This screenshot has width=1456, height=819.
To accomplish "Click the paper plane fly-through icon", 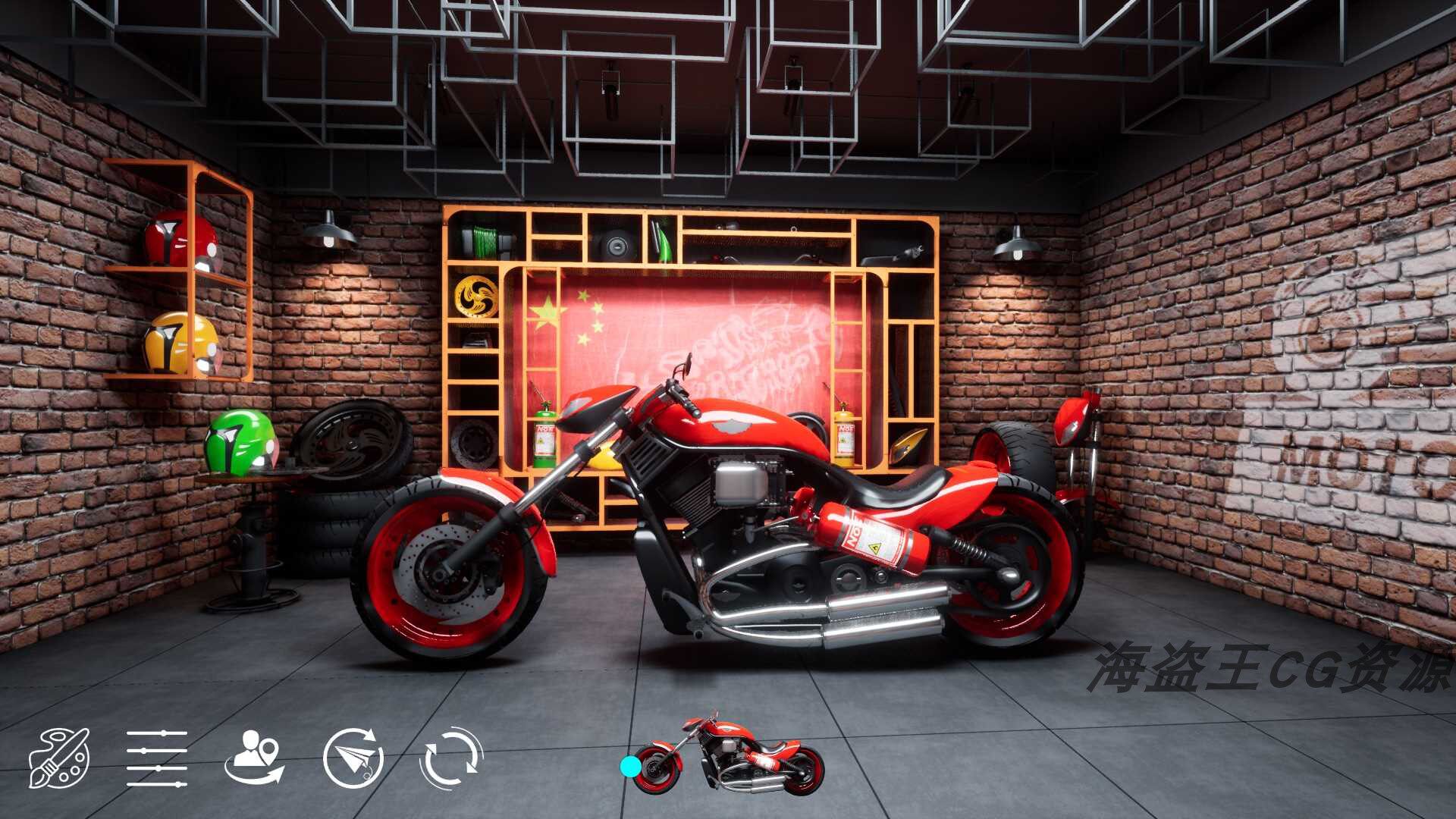I will point(353,758).
